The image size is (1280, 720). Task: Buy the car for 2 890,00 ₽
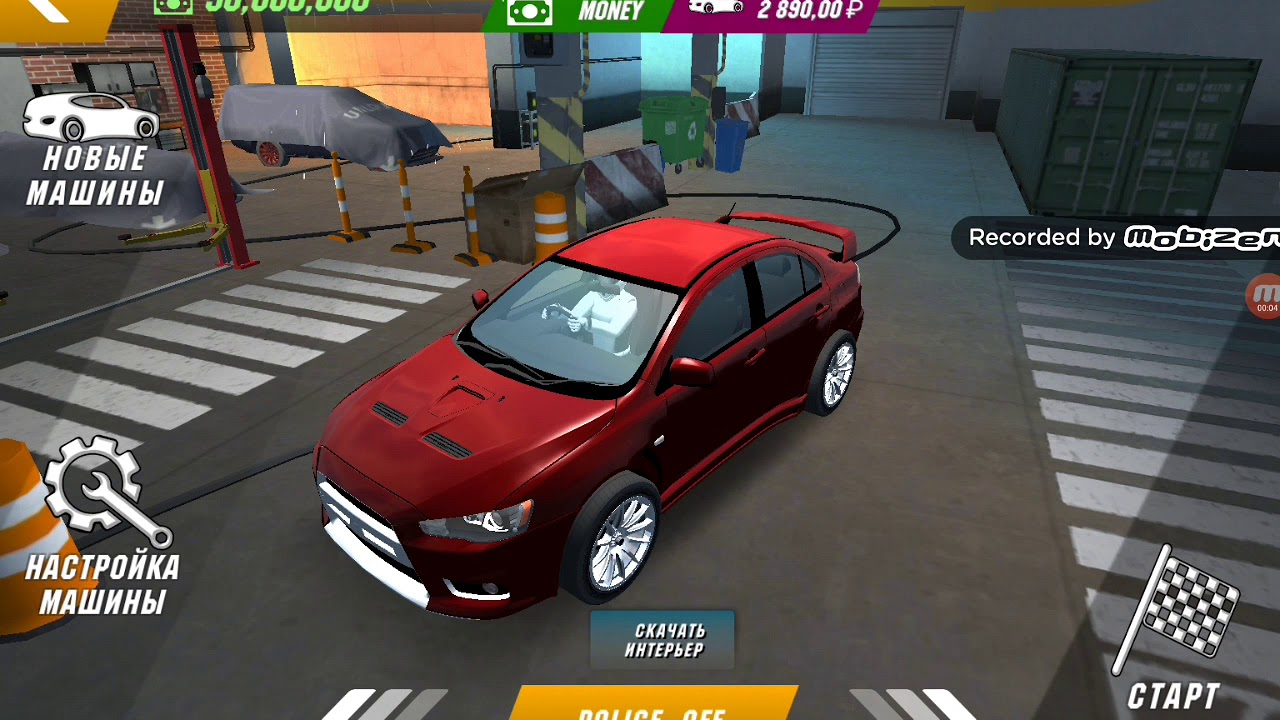[780, 13]
